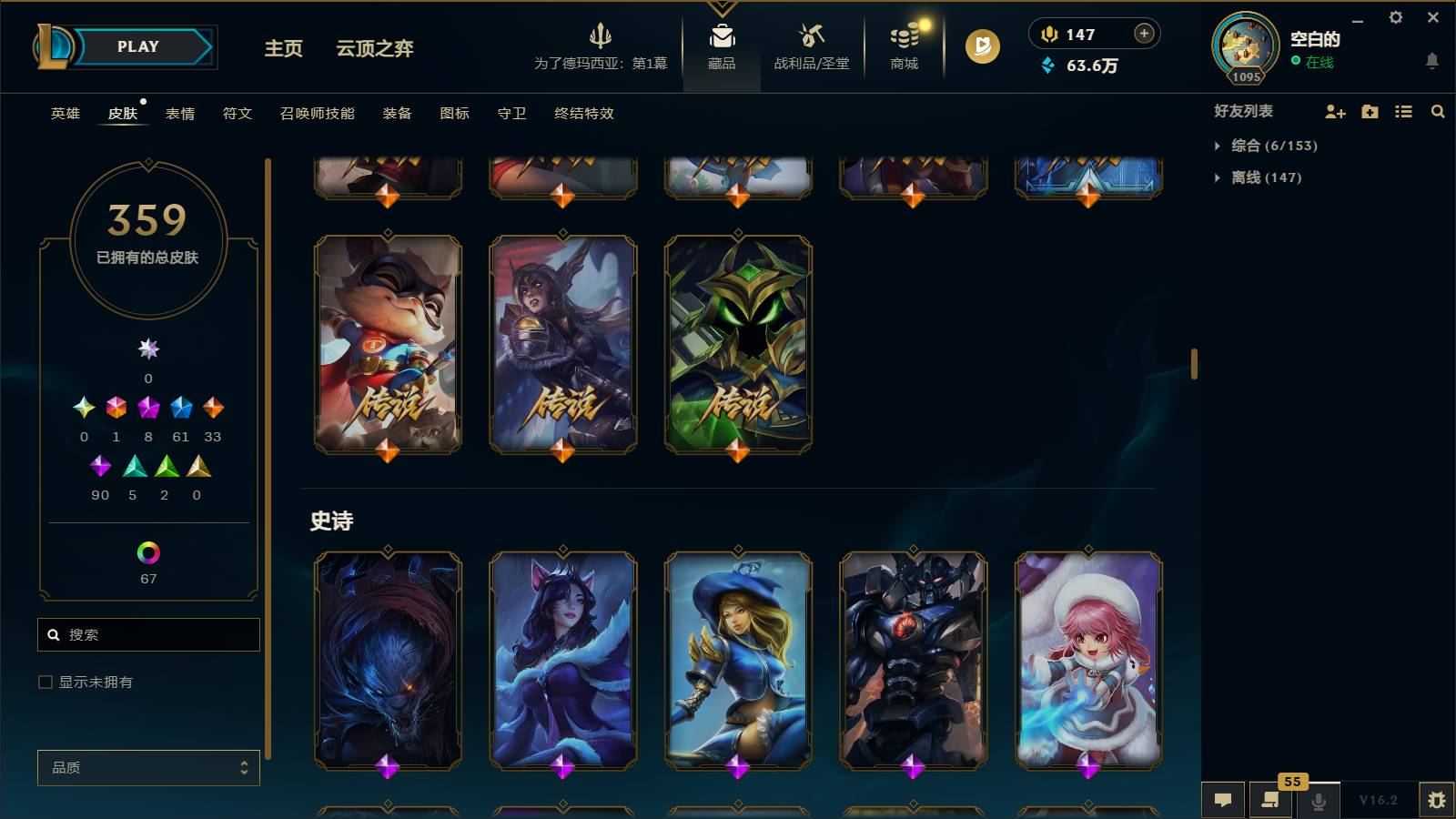Click inside the 搜索 search field

tap(148, 634)
